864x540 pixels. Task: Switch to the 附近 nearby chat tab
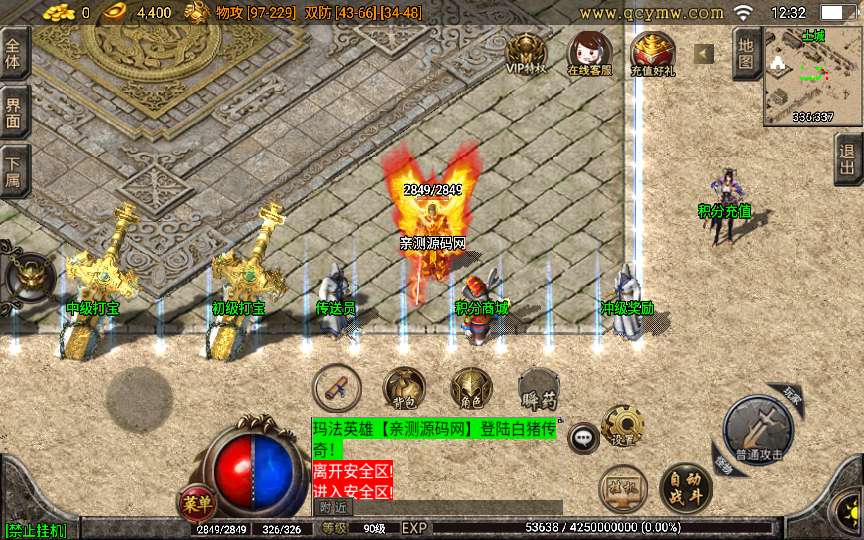click(x=333, y=507)
